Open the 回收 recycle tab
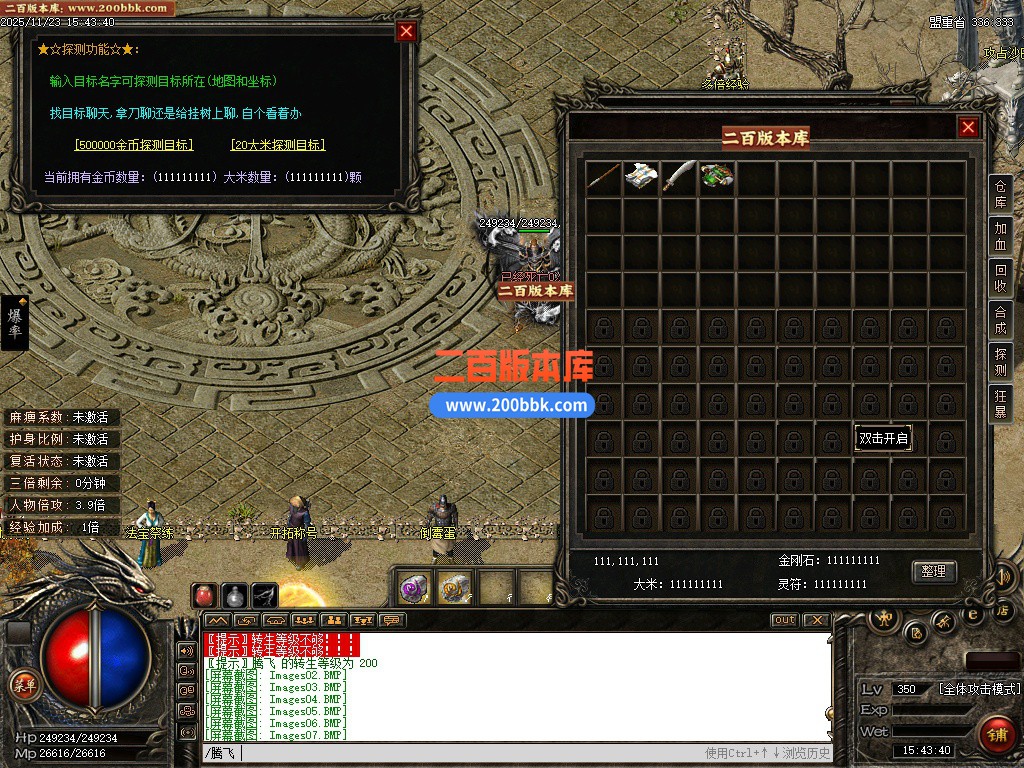The width and height of the screenshot is (1024, 768). pyautogui.click(x=1000, y=278)
